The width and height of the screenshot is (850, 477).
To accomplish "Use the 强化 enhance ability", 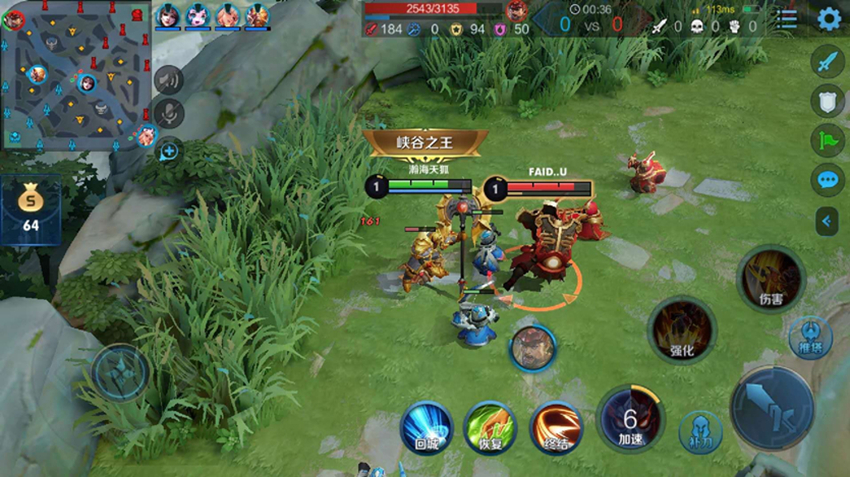I will tap(682, 329).
